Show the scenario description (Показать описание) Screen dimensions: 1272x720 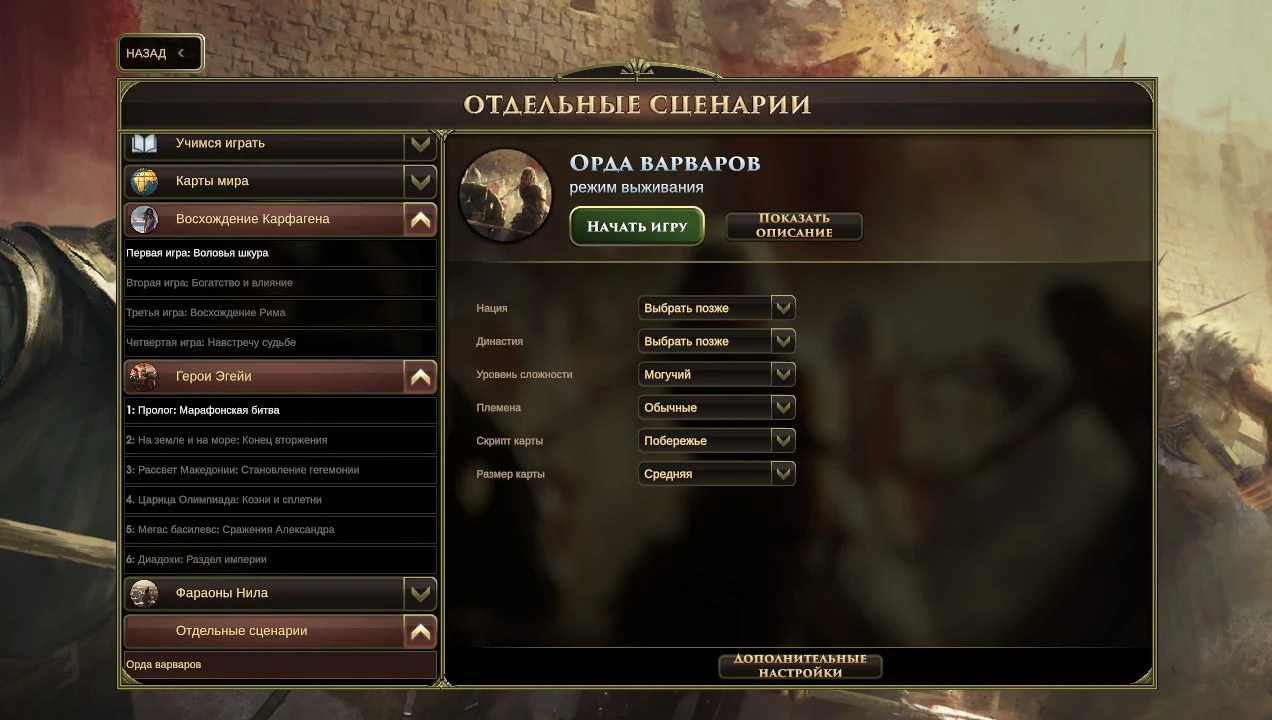coord(793,226)
